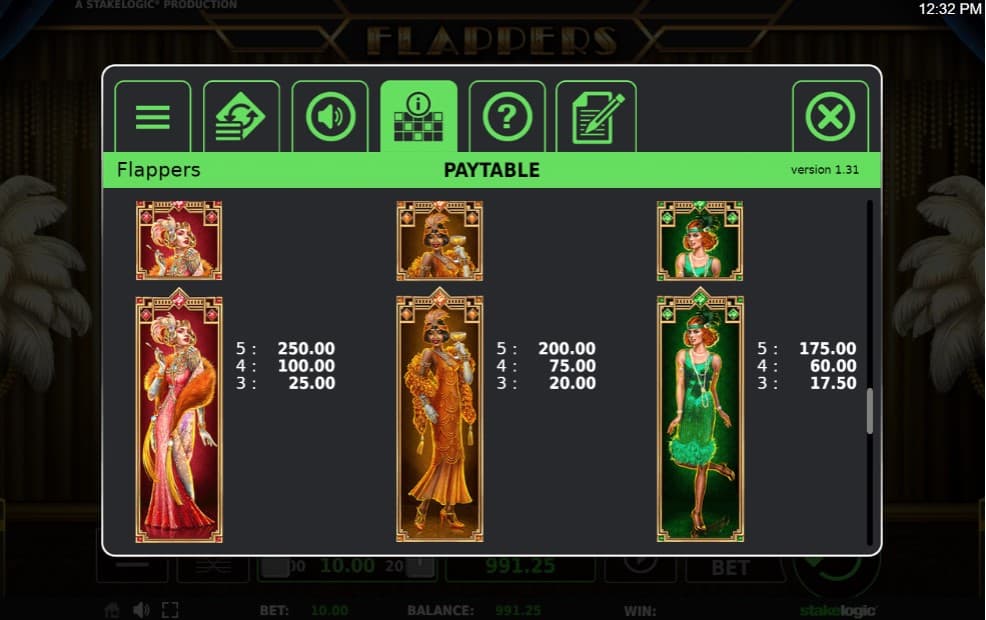
Task: Mute sound using the bottom bar speaker
Action: click(x=141, y=610)
